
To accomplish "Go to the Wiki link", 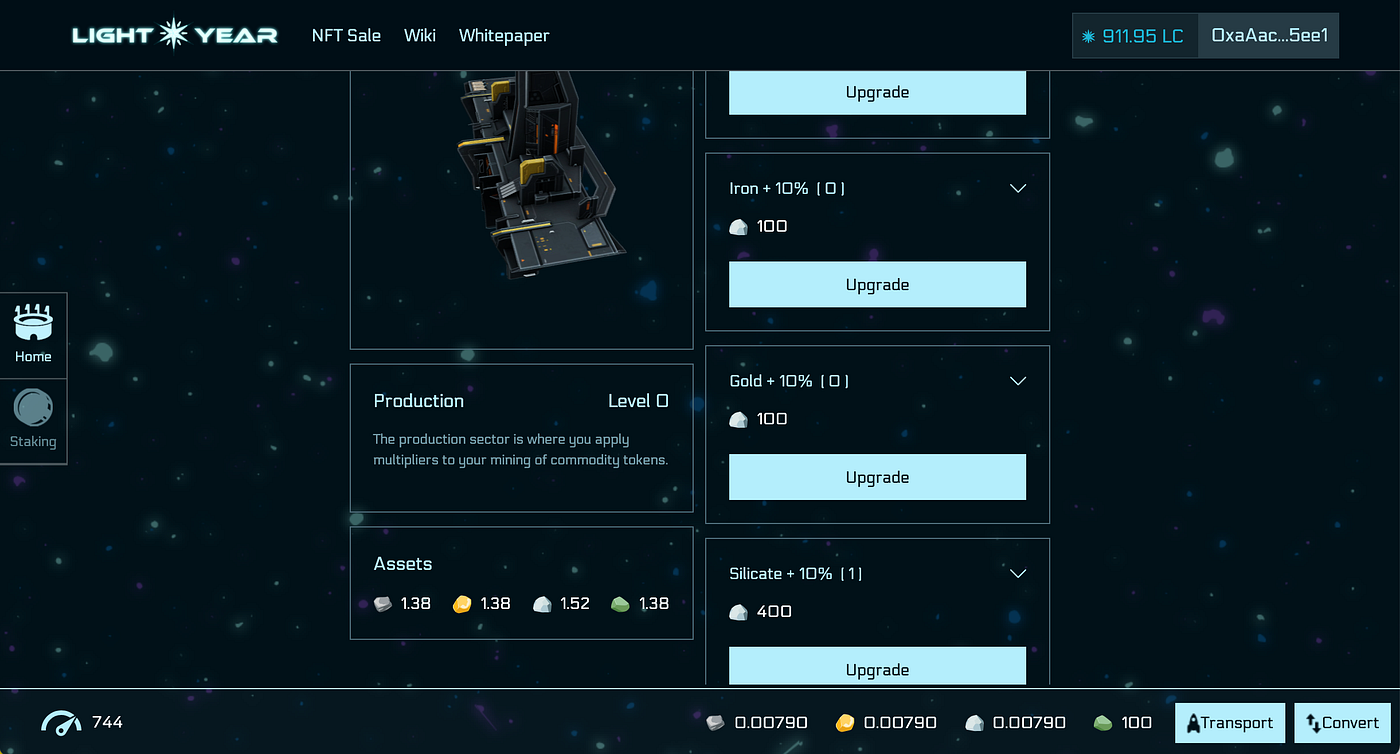I will pyautogui.click(x=420, y=35).
